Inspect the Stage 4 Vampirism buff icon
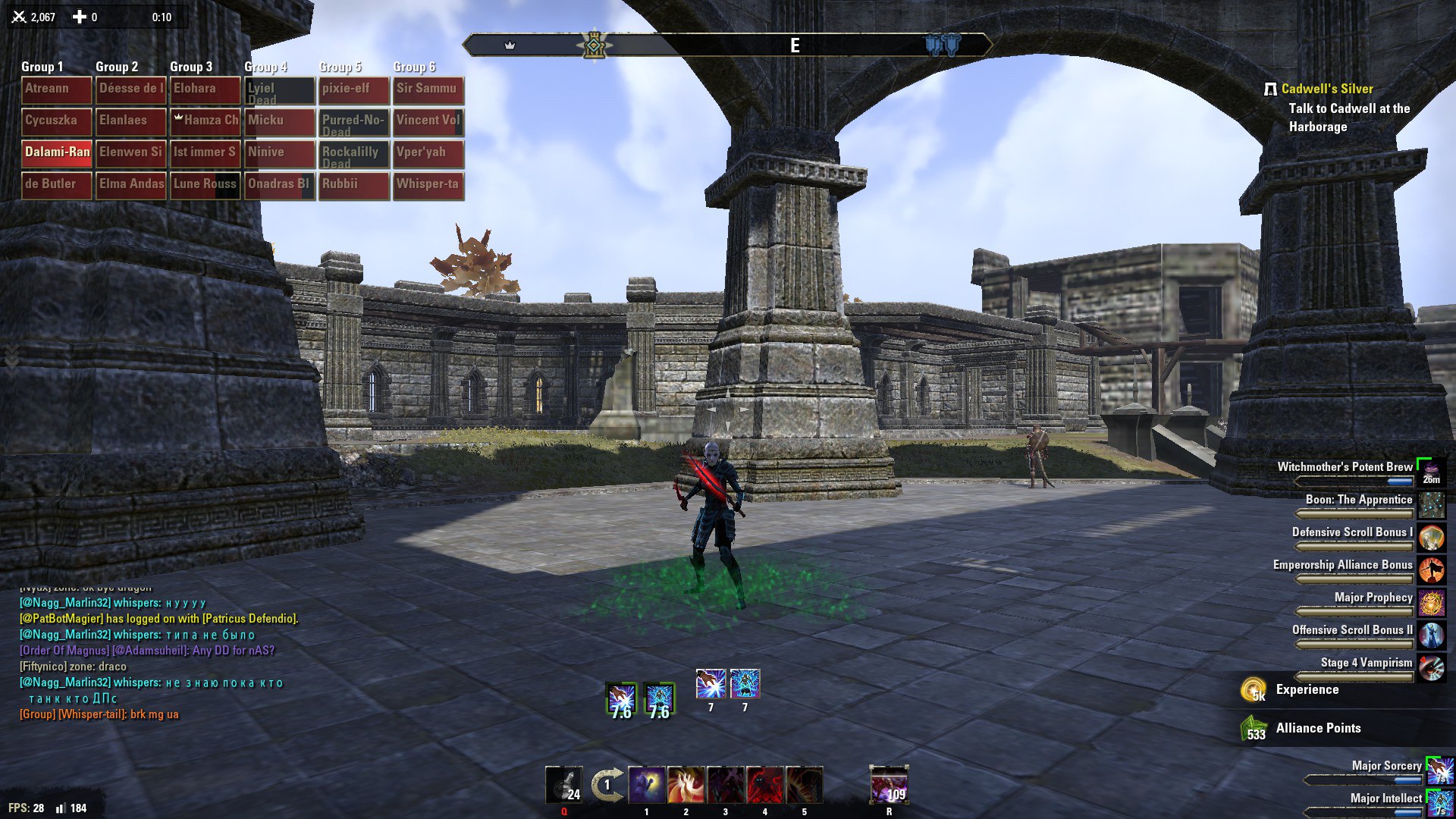 coord(1431,667)
